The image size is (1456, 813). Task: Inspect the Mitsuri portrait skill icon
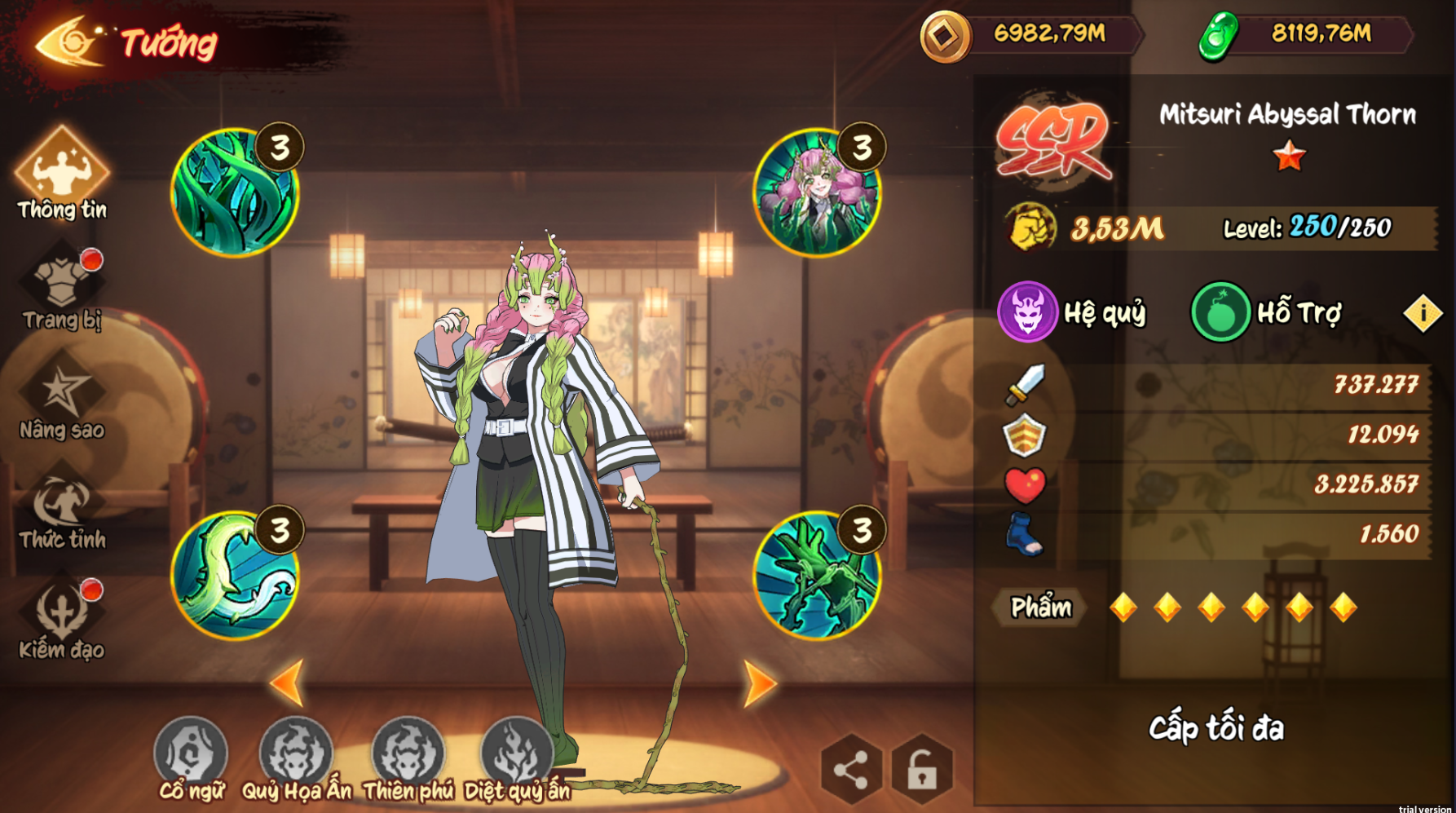pyautogui.click(x=816, y=192)
